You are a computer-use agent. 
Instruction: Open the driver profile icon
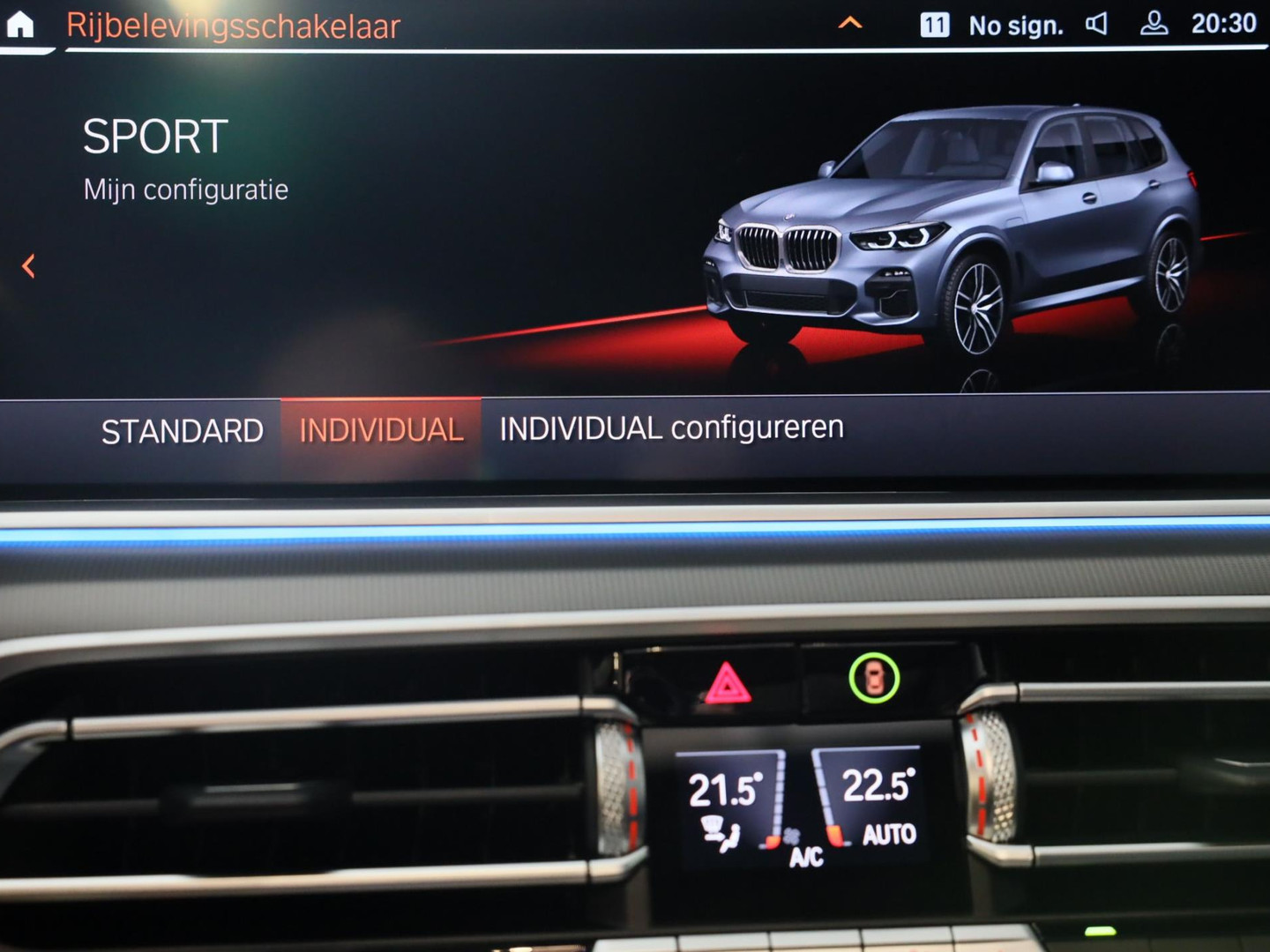click(1151, 25)
